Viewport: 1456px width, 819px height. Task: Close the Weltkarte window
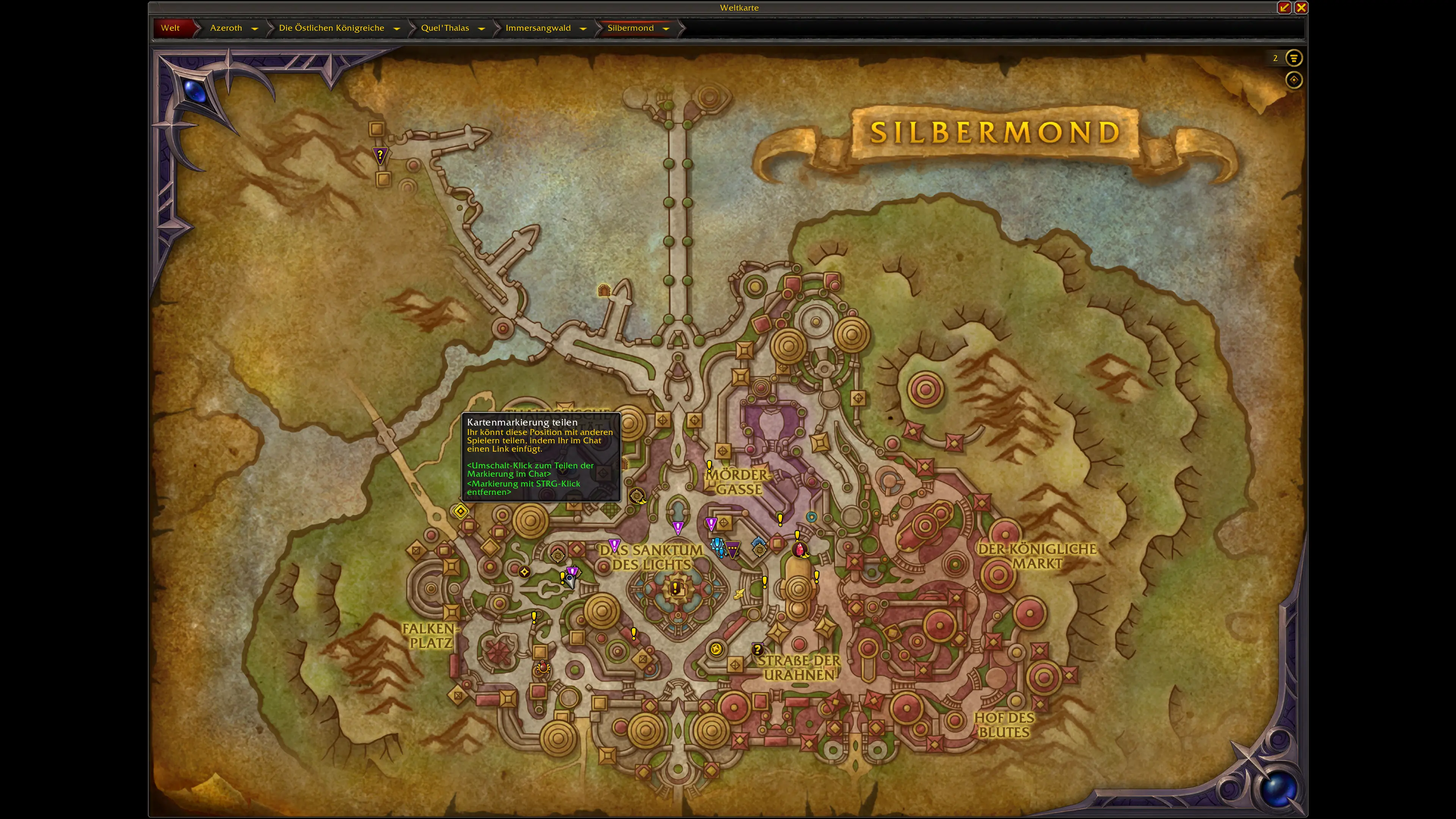click(1301, 7)
